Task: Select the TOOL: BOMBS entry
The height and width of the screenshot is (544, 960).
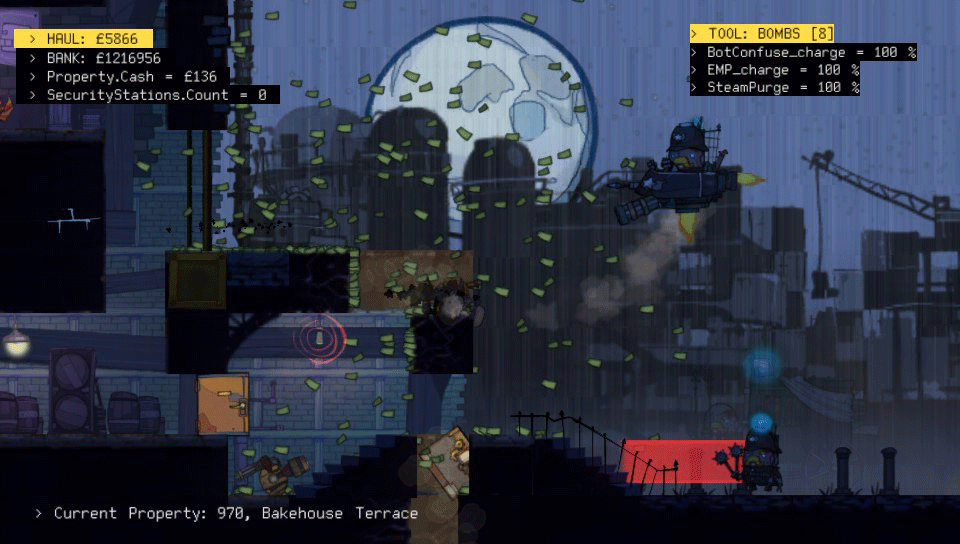Action: click(763, 34)
